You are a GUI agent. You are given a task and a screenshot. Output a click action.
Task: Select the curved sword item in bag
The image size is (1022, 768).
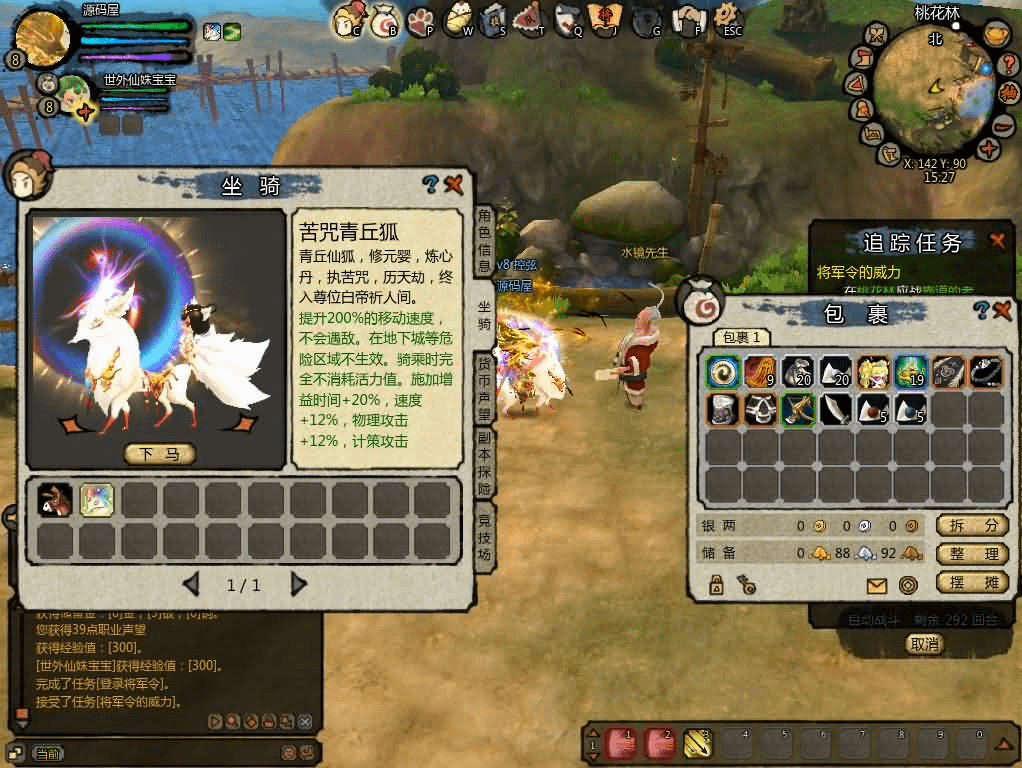coord(835,409)
